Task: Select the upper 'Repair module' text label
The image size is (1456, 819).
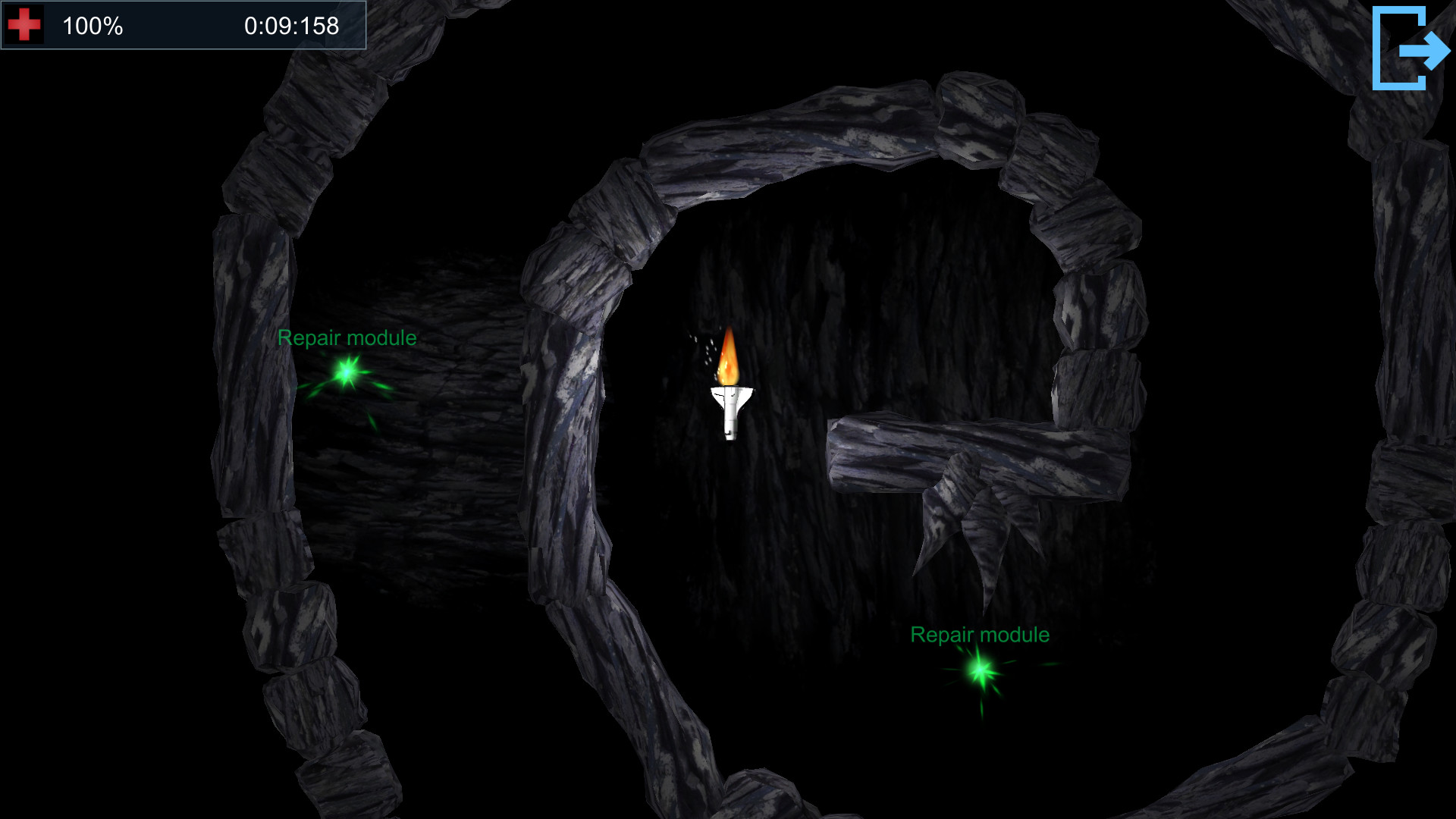Action: [x=346, y=338]
